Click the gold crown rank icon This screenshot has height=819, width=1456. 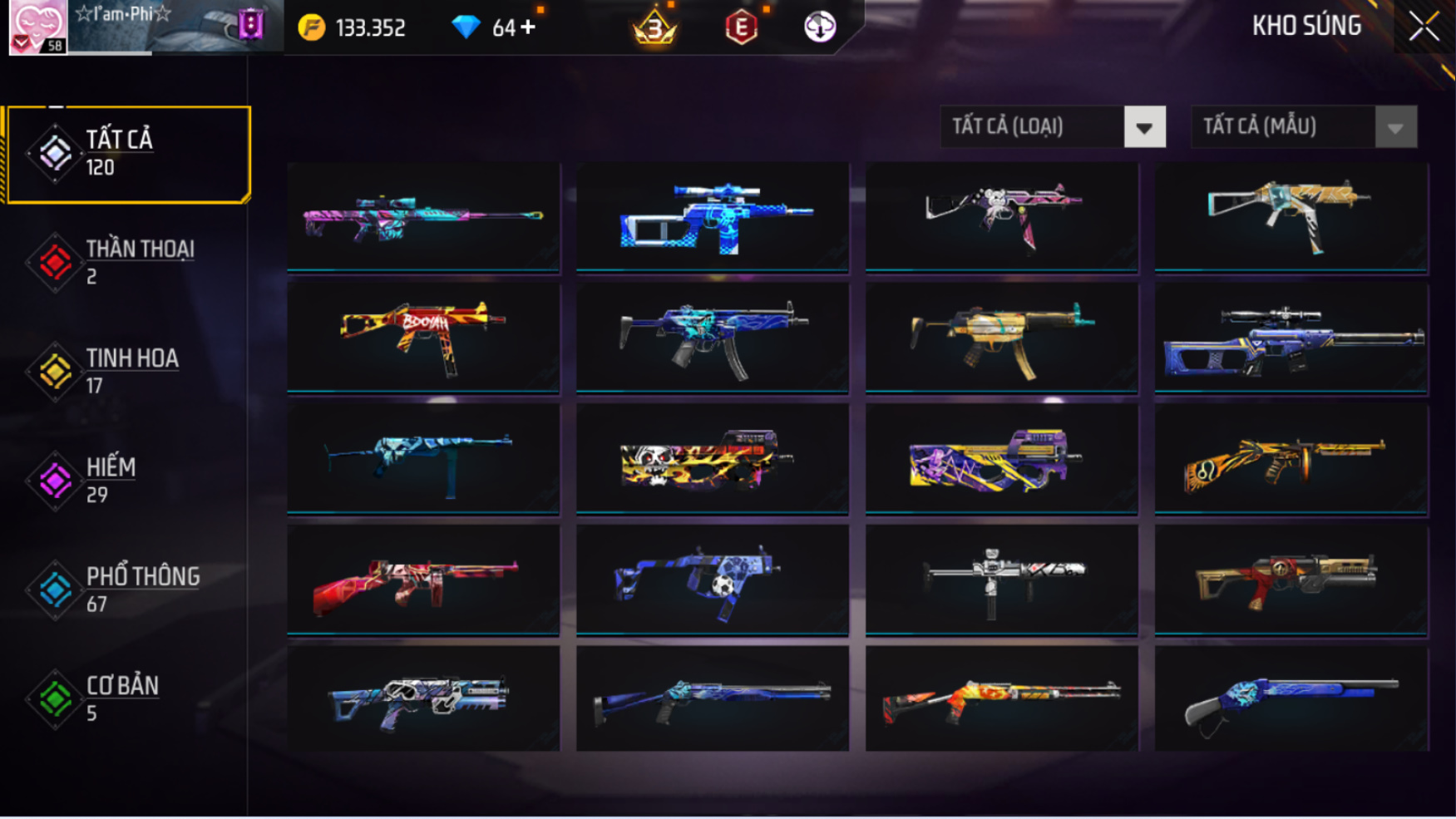655,28
